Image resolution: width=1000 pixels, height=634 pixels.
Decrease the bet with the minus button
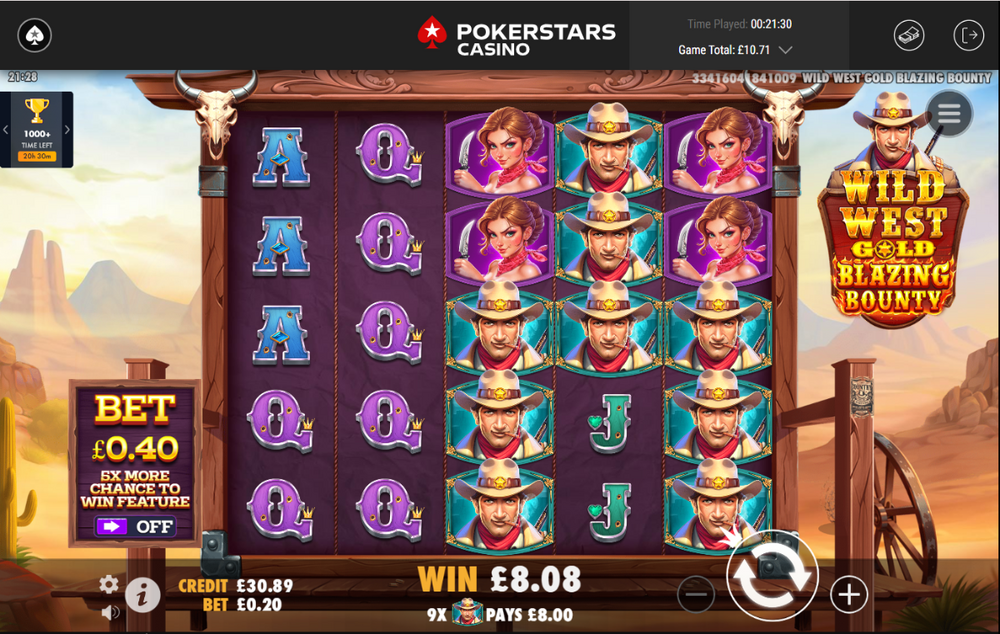pyautogui.click(x=696, y=595)
